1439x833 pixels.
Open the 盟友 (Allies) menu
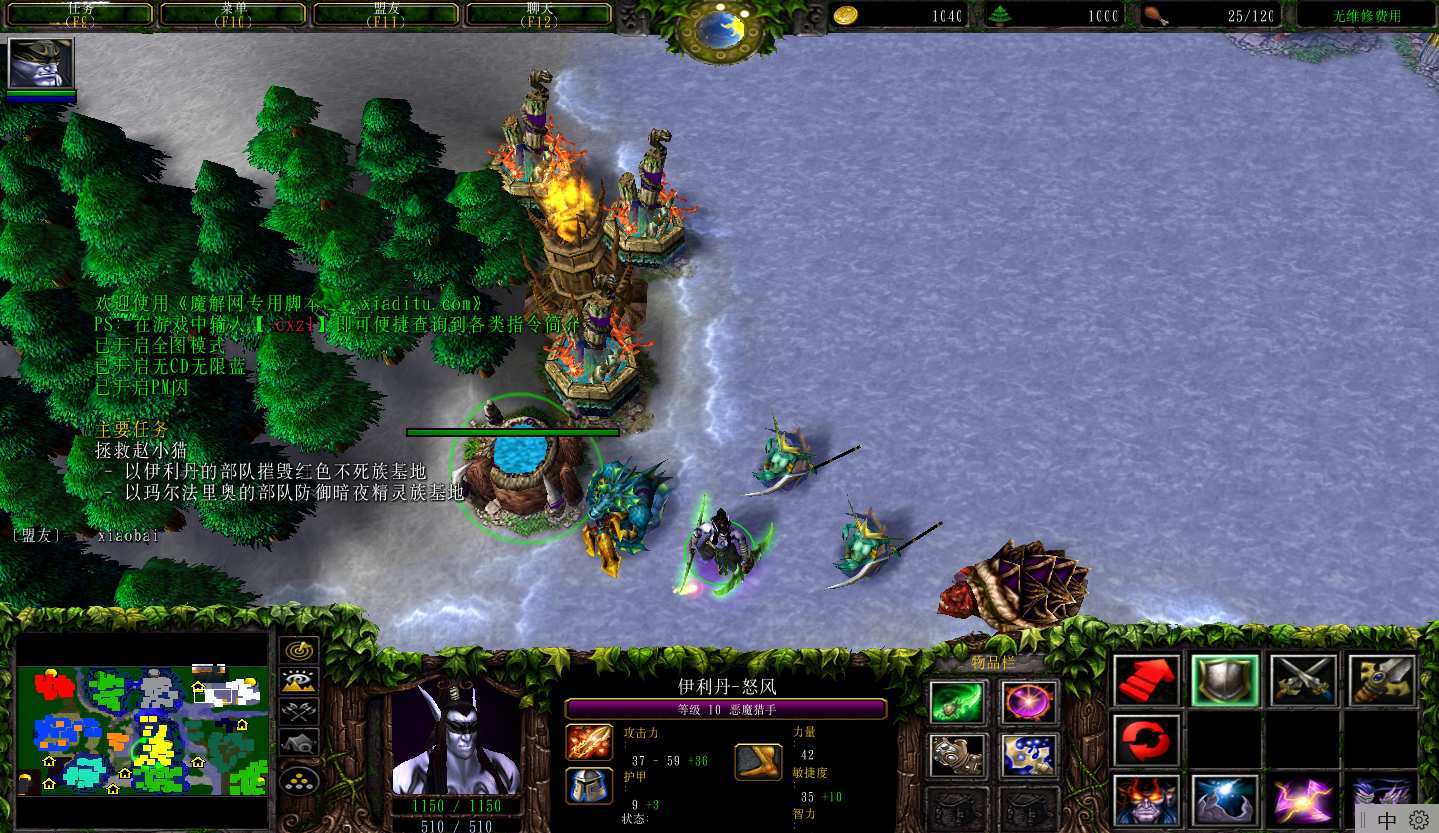[x=386, y=14]
